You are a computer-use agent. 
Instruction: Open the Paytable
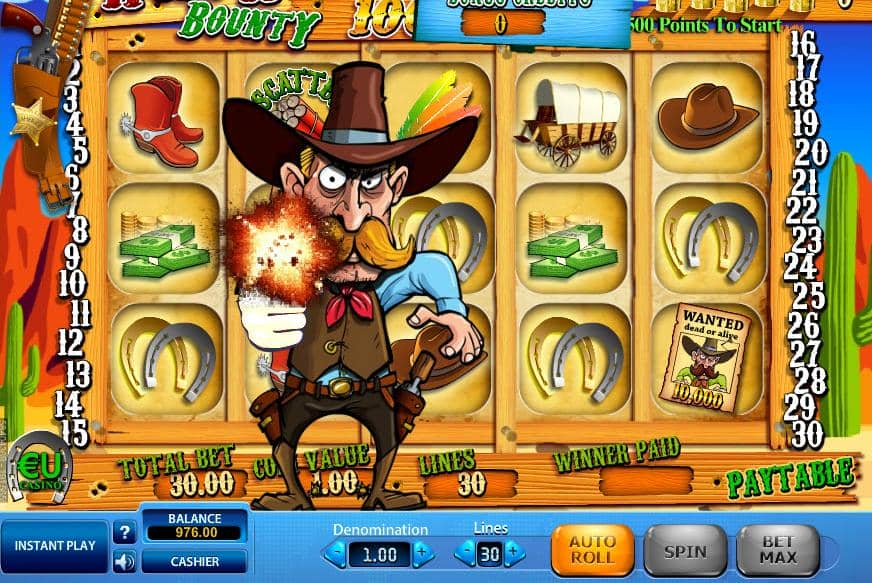(x=790, y=479)
